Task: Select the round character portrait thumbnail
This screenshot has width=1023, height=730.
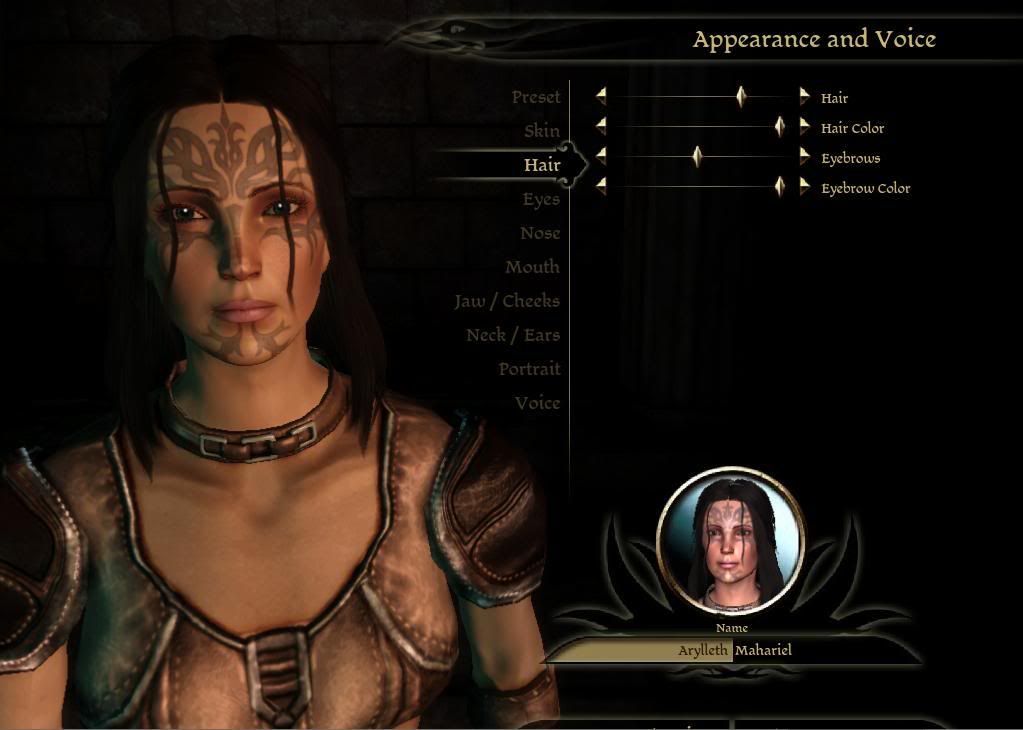Action: click(731, 541)
